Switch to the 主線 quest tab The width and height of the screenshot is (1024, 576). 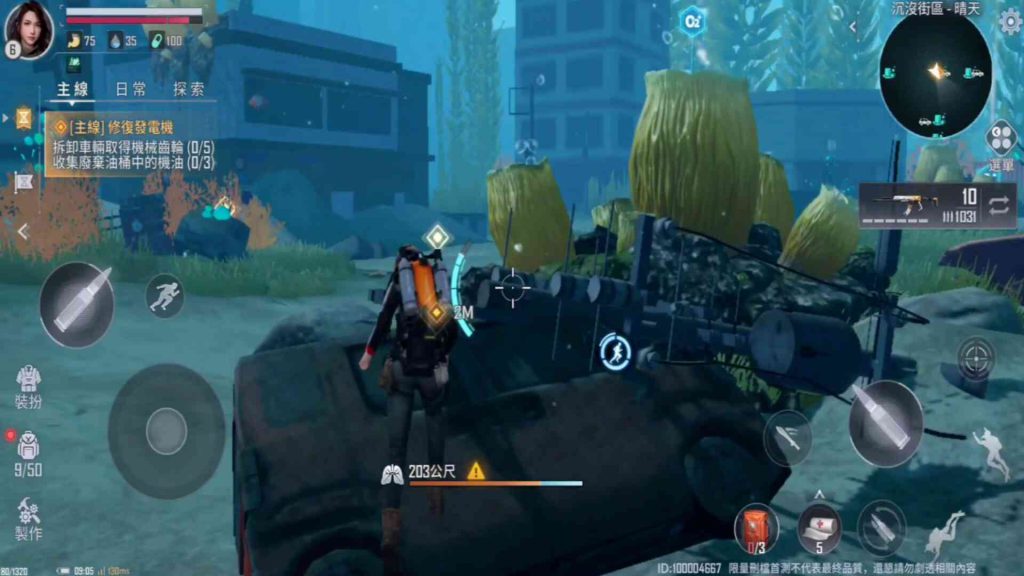[x=72, y=90]
